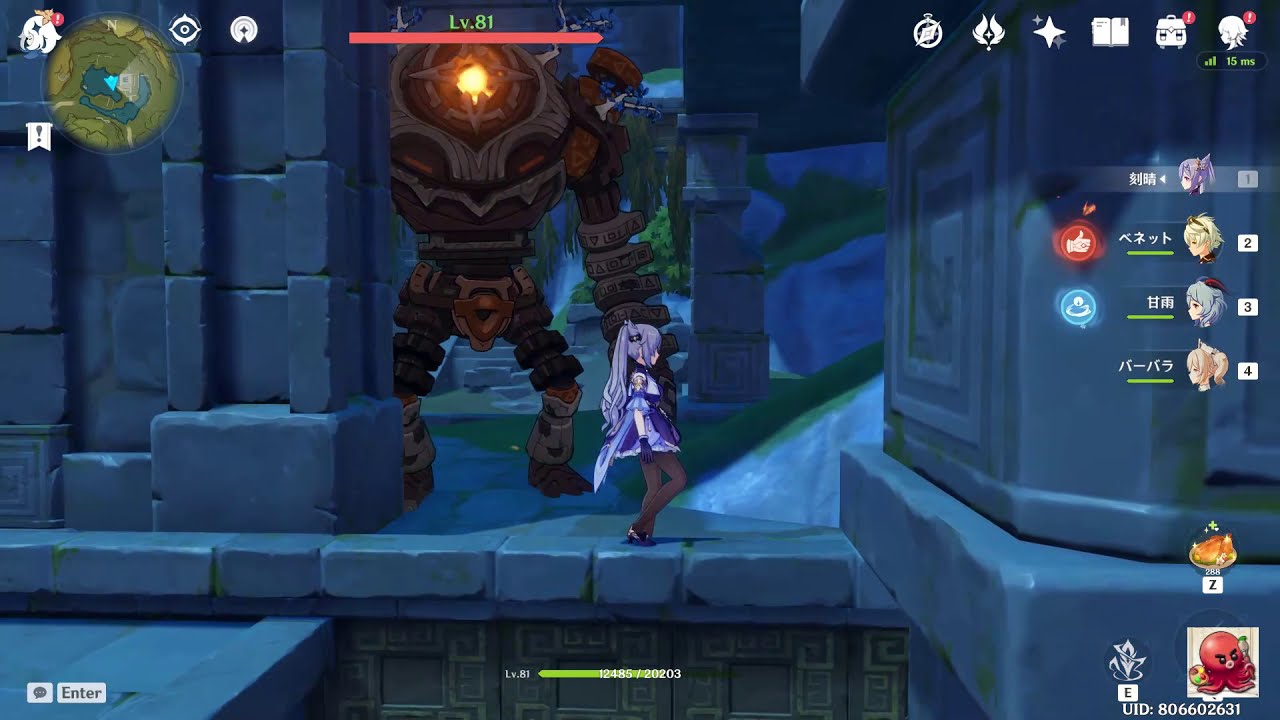Open the compass events icon
1280x720 pixels.
tap(928, 33)
